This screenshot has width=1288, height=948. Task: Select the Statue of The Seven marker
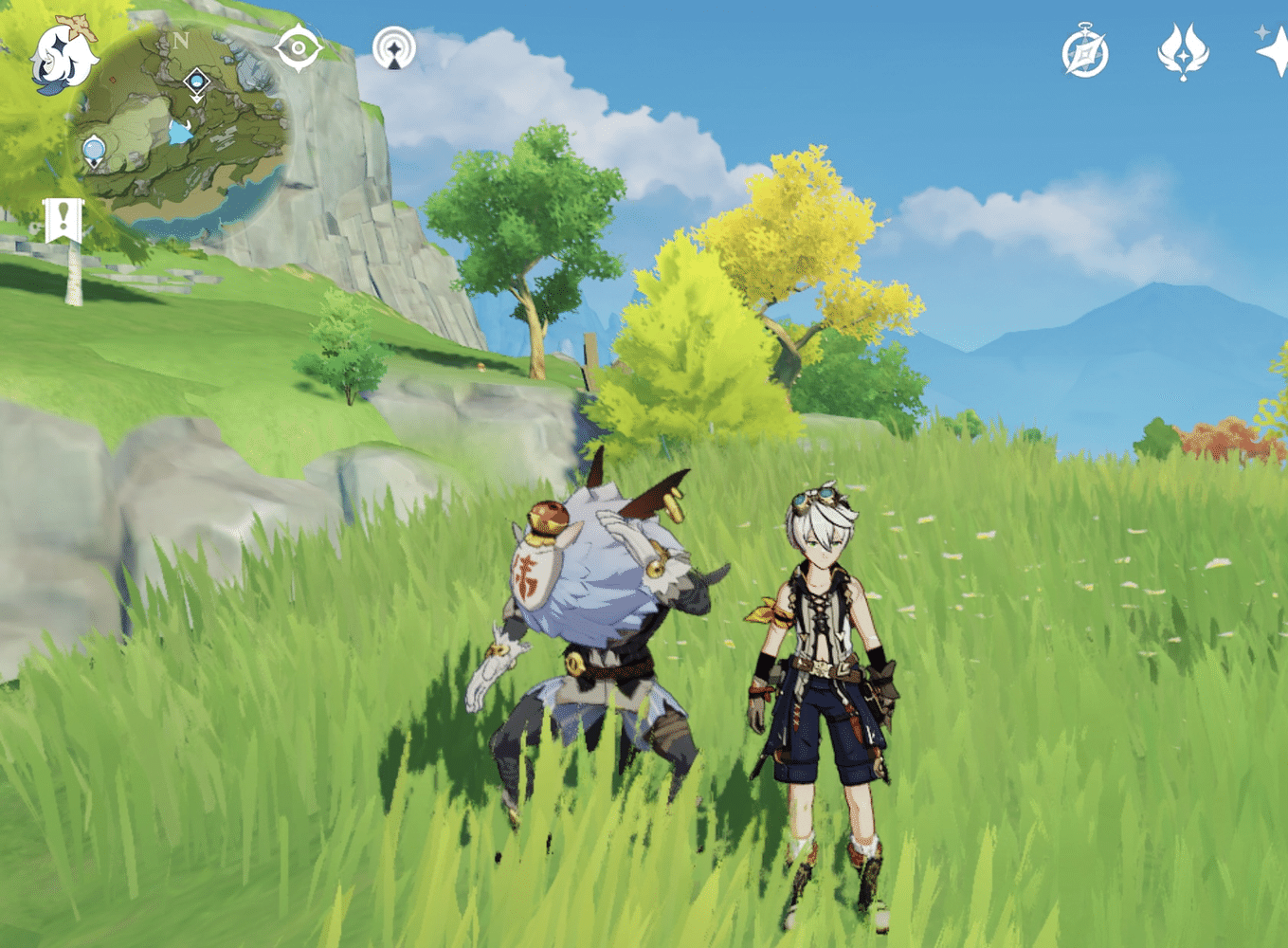pos(95,152)
